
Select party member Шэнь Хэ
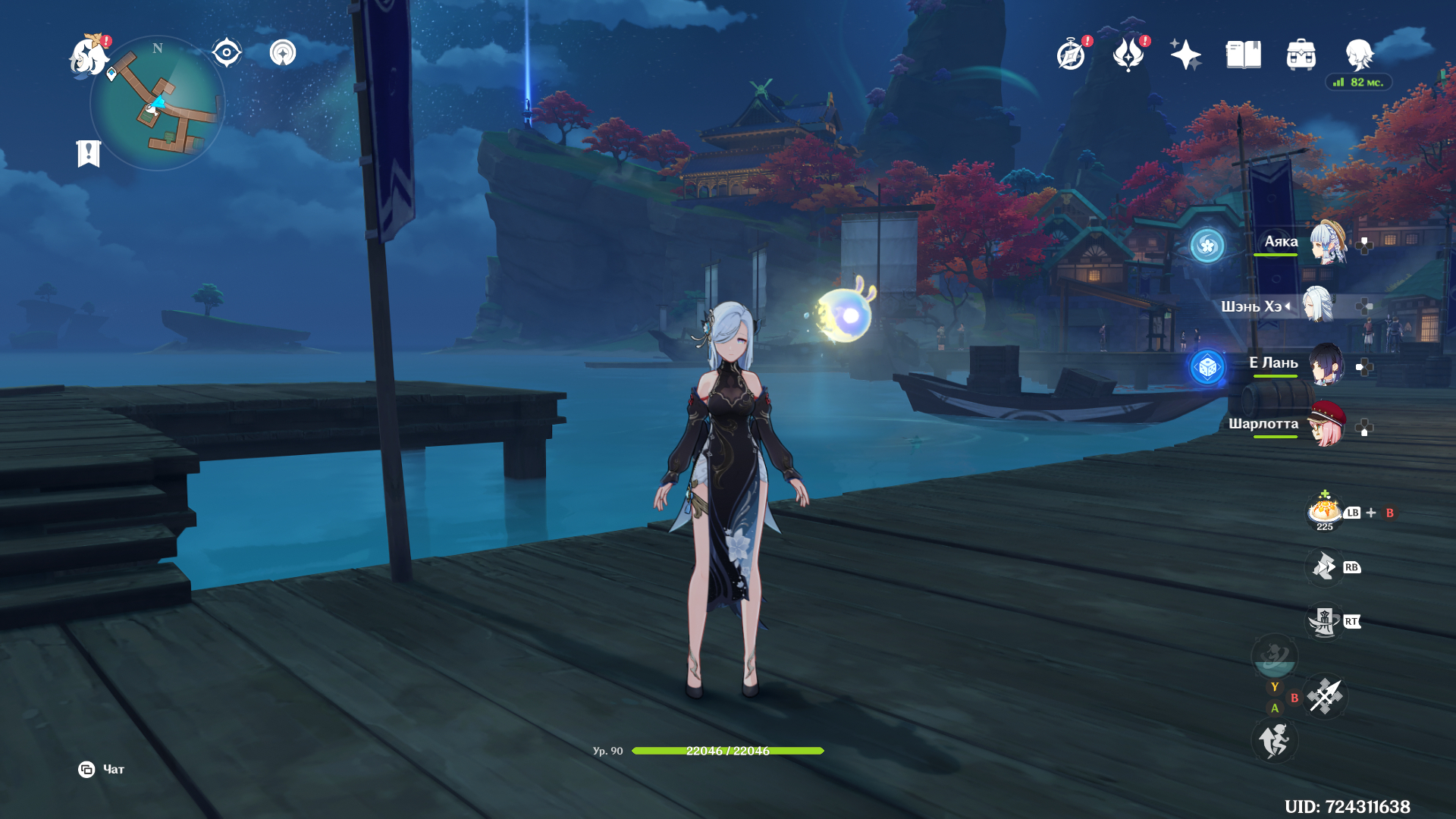point(1319,306)
